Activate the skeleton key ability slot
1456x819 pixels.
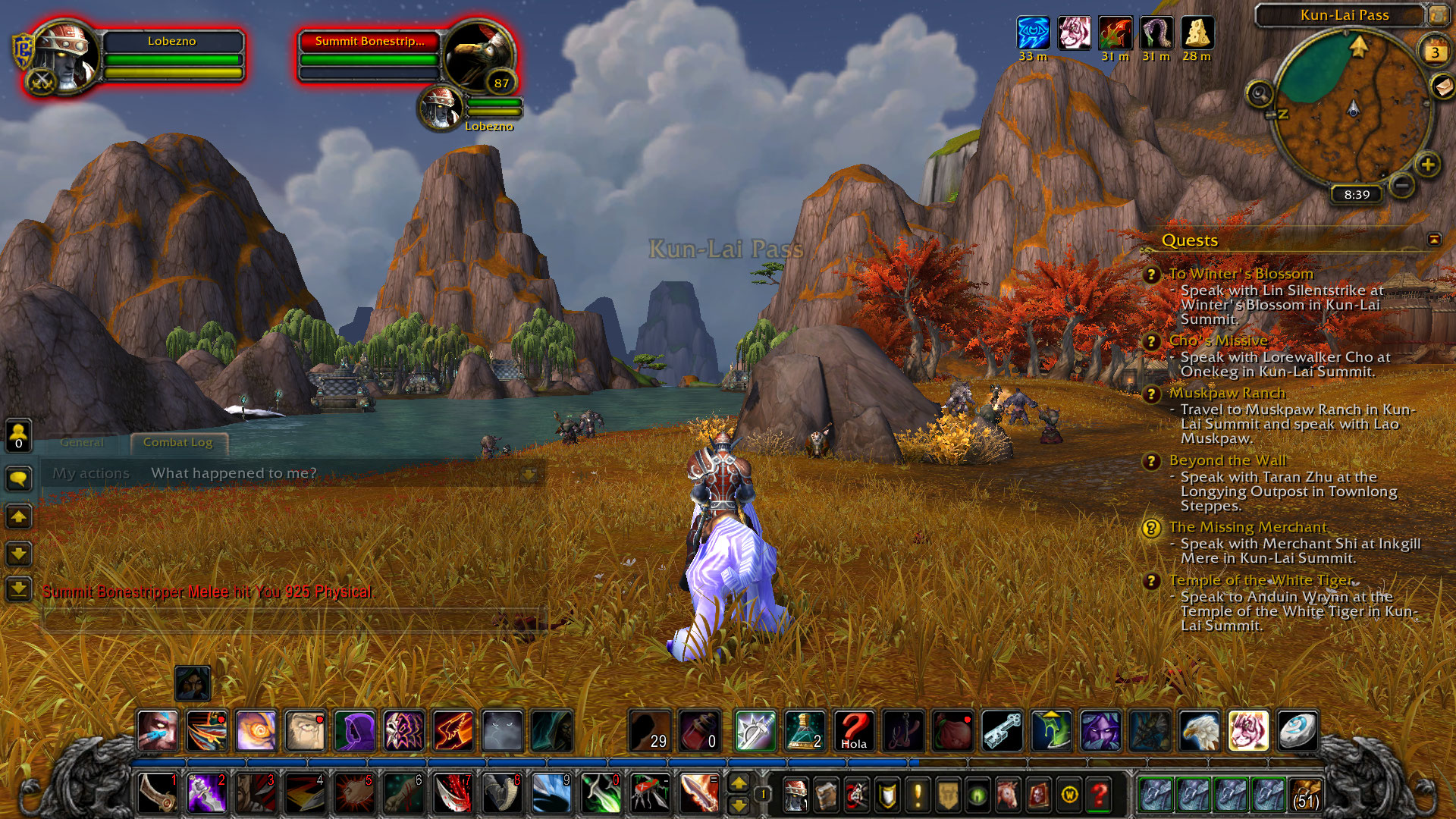(x=1002, y=731)
